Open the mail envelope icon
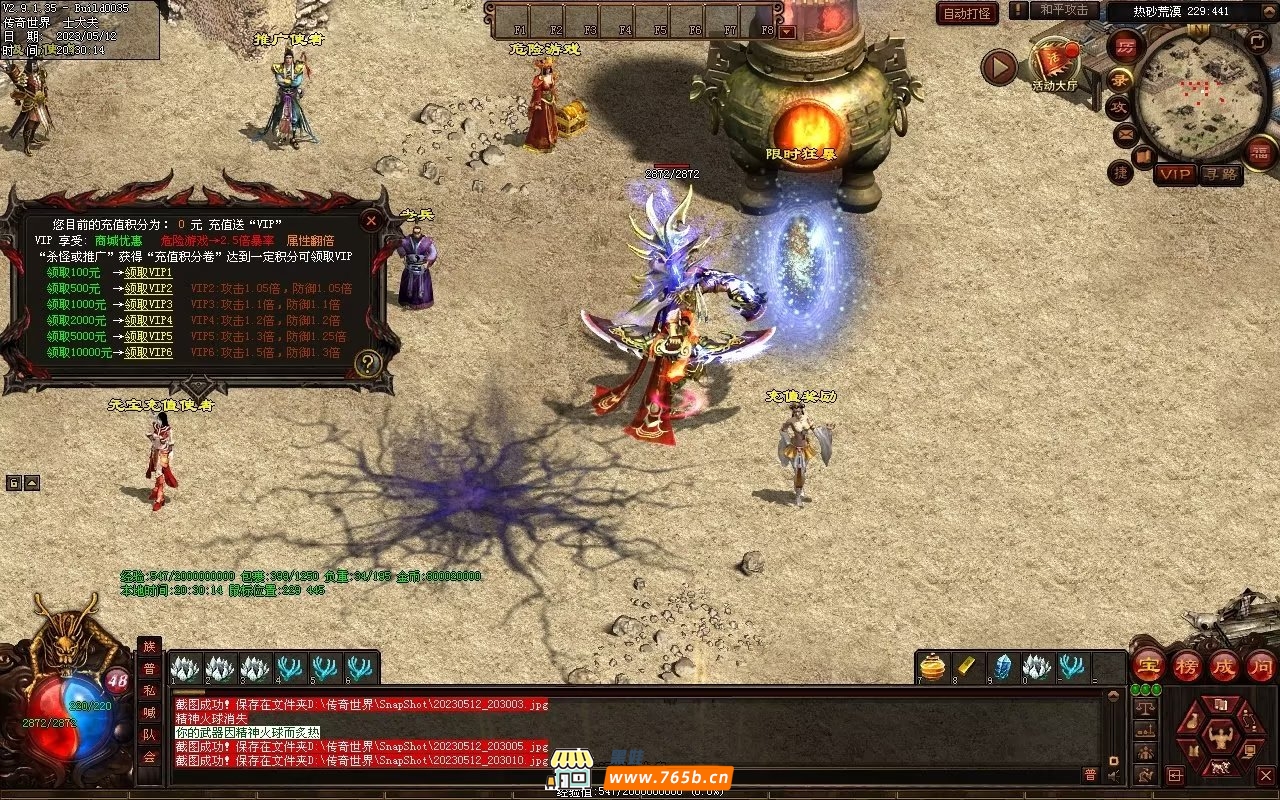 tap(1125, 133)
